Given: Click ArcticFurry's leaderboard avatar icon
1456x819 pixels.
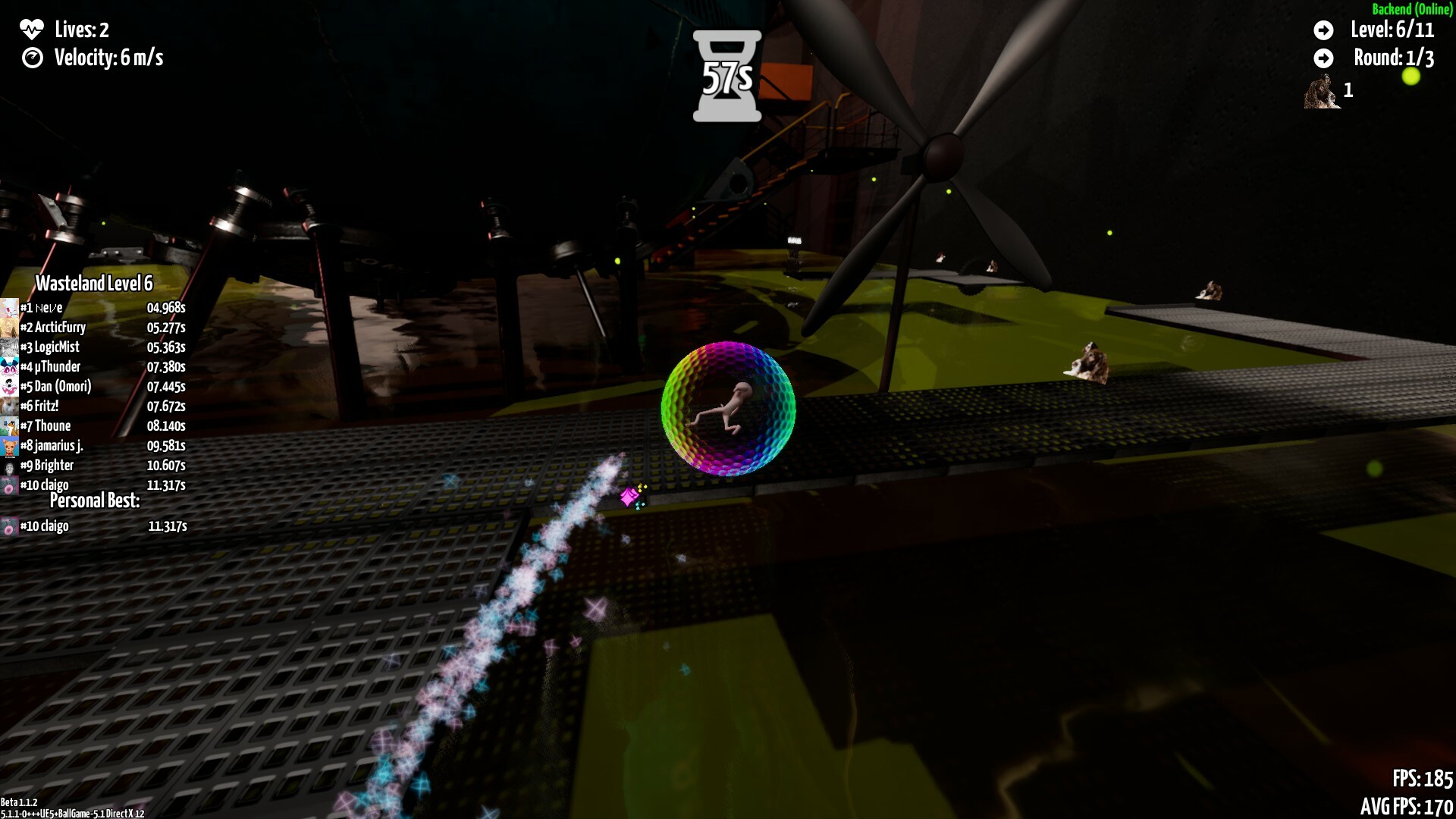Looking at the screenshot, I should pos(8,327).
